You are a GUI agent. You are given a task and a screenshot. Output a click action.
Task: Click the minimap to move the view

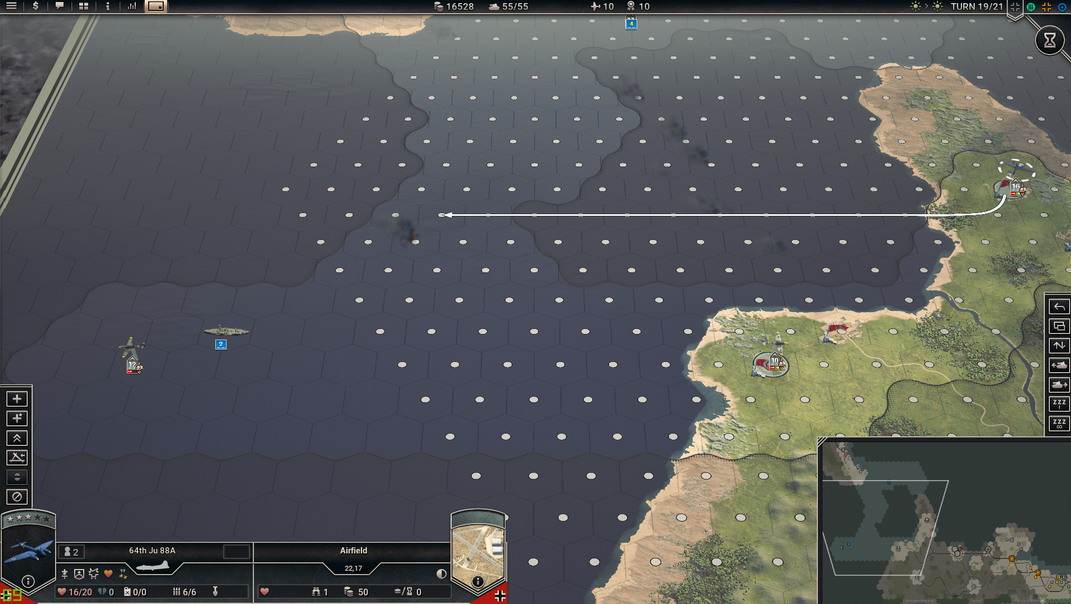[x=940, y=520]
